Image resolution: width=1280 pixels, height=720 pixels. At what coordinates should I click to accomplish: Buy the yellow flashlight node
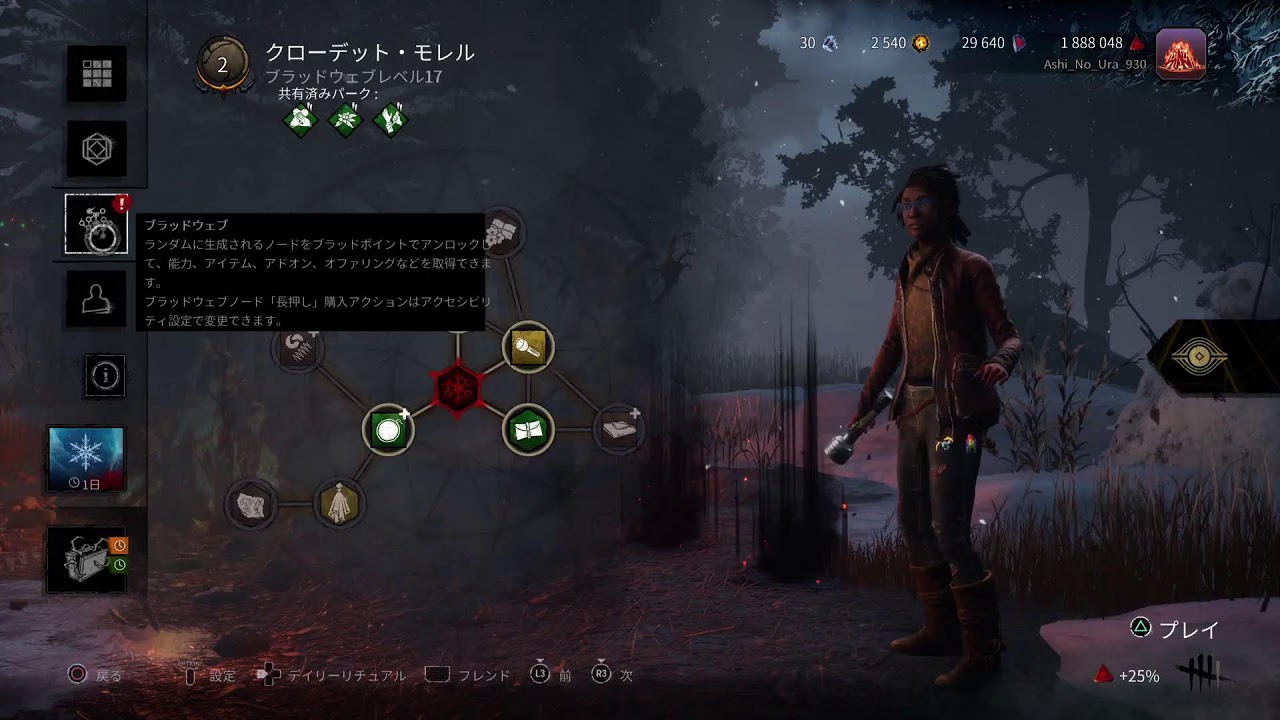point(527,347)
